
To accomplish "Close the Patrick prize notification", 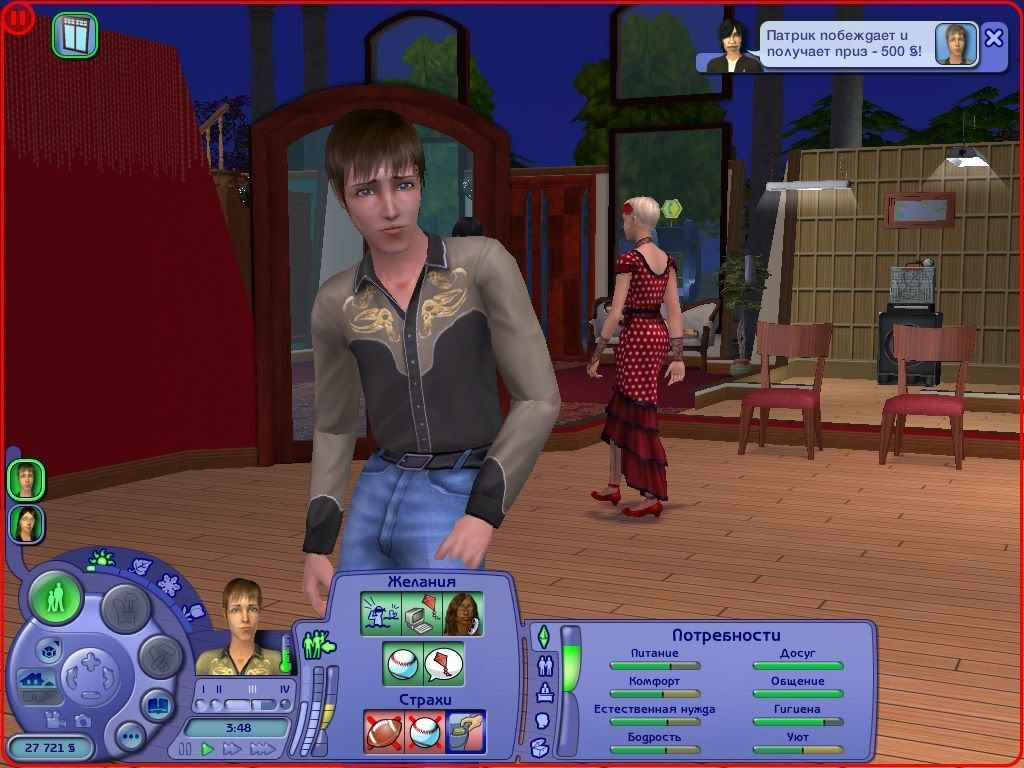I will (993, 38).
